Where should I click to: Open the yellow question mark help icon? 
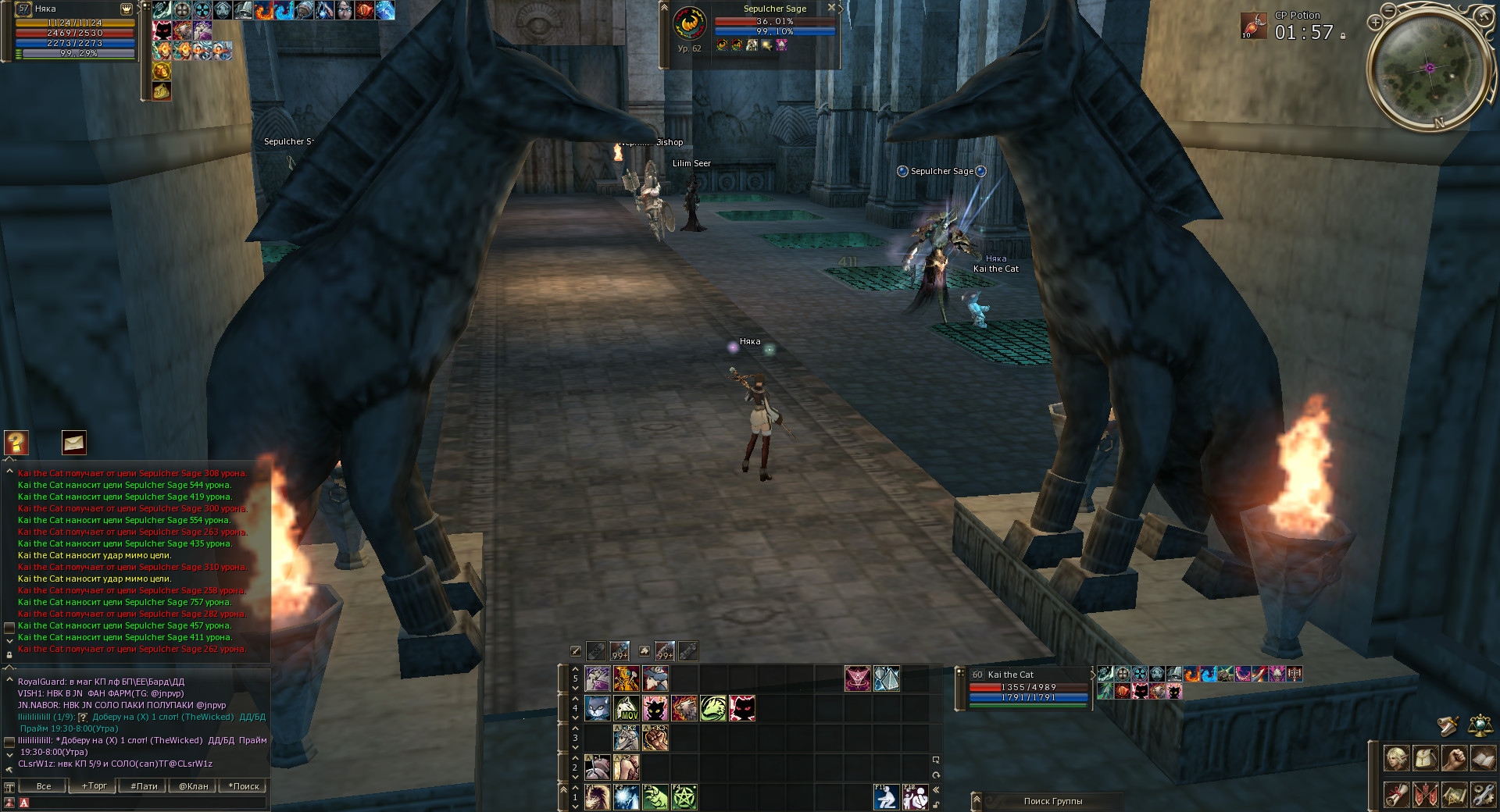point(16,443)
